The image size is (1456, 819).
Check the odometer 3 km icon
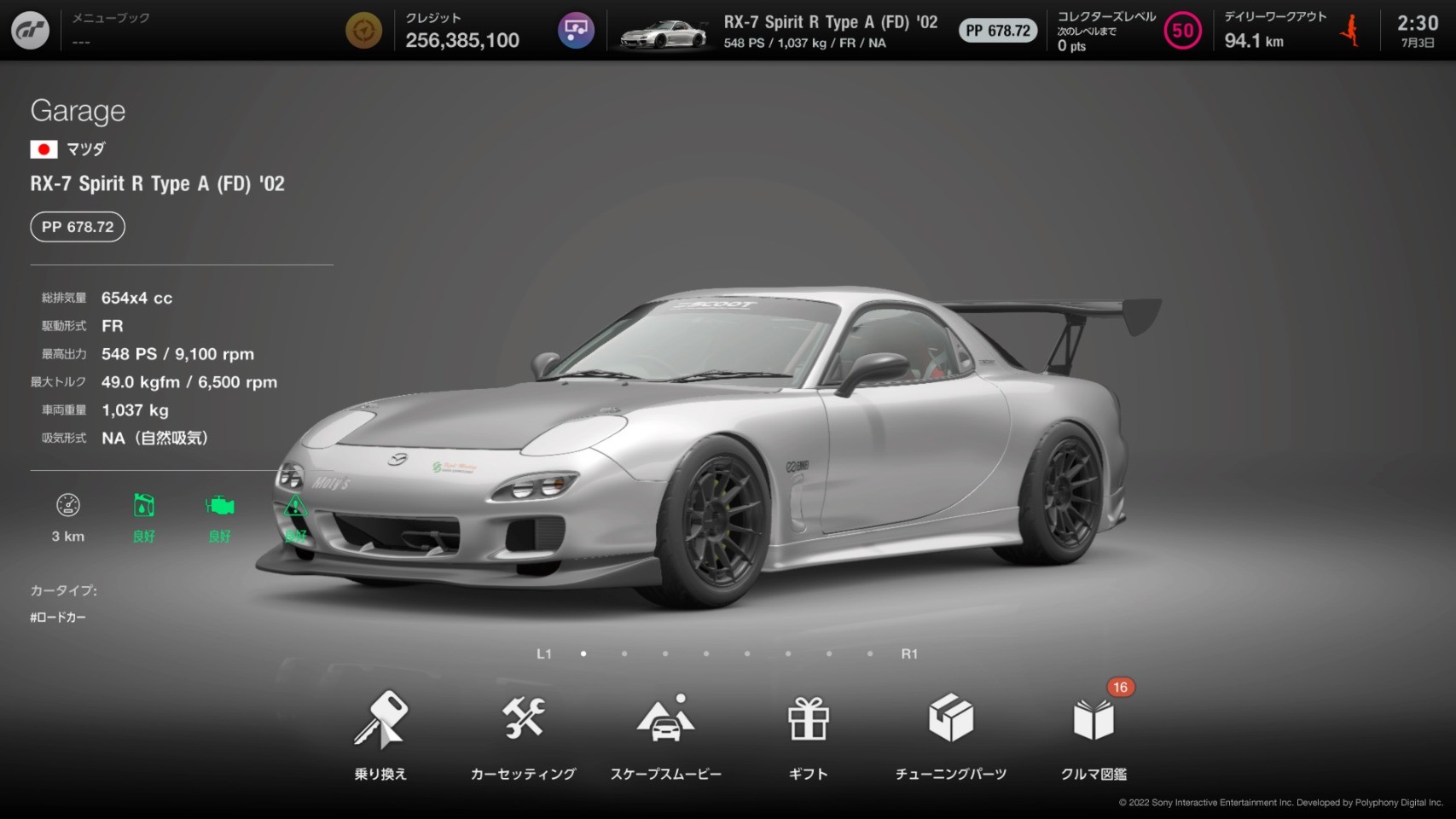point(68,506)
